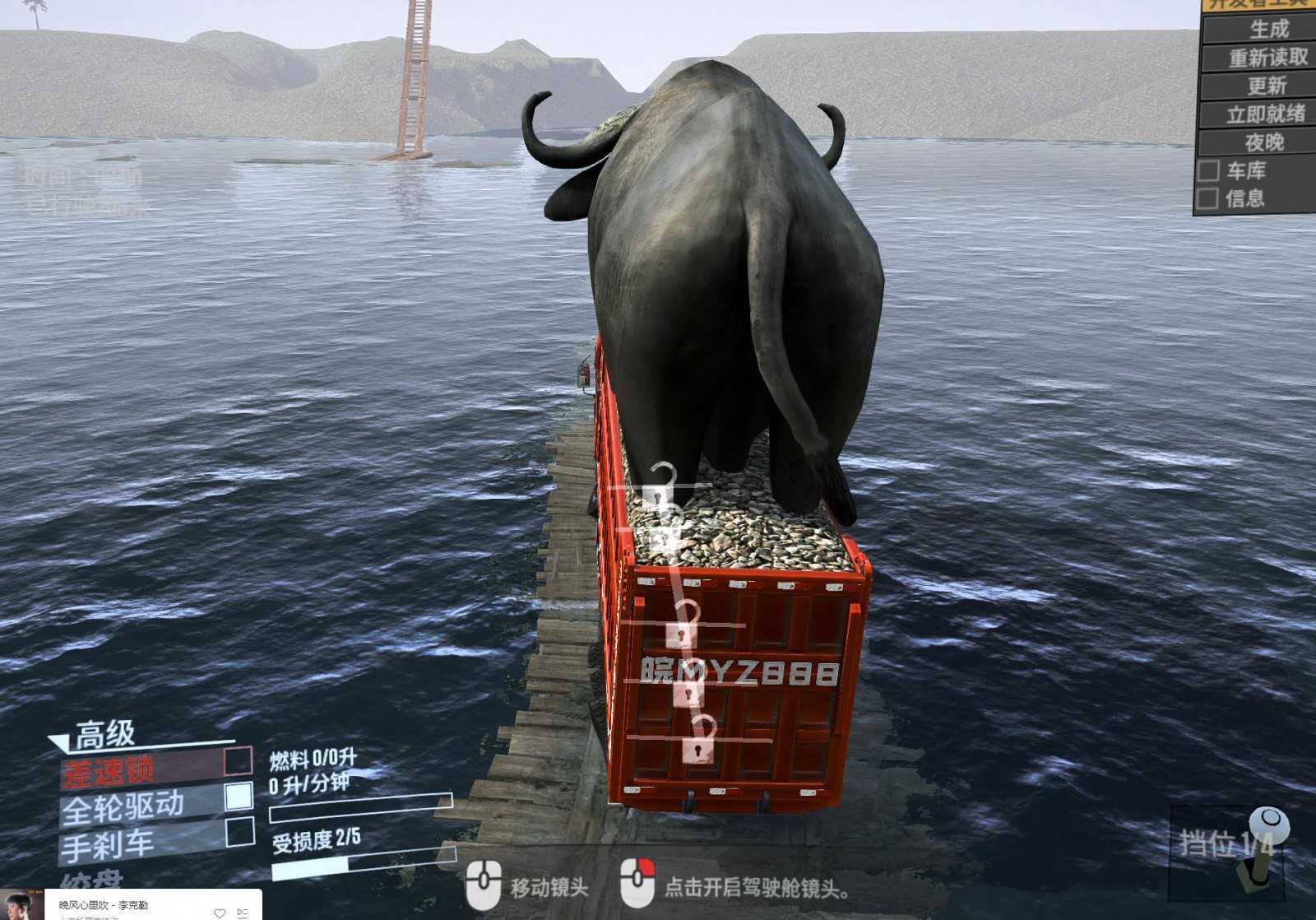Open the music overlay playlist icon
Screen dimensions: 1316x920
pos(243,913)
